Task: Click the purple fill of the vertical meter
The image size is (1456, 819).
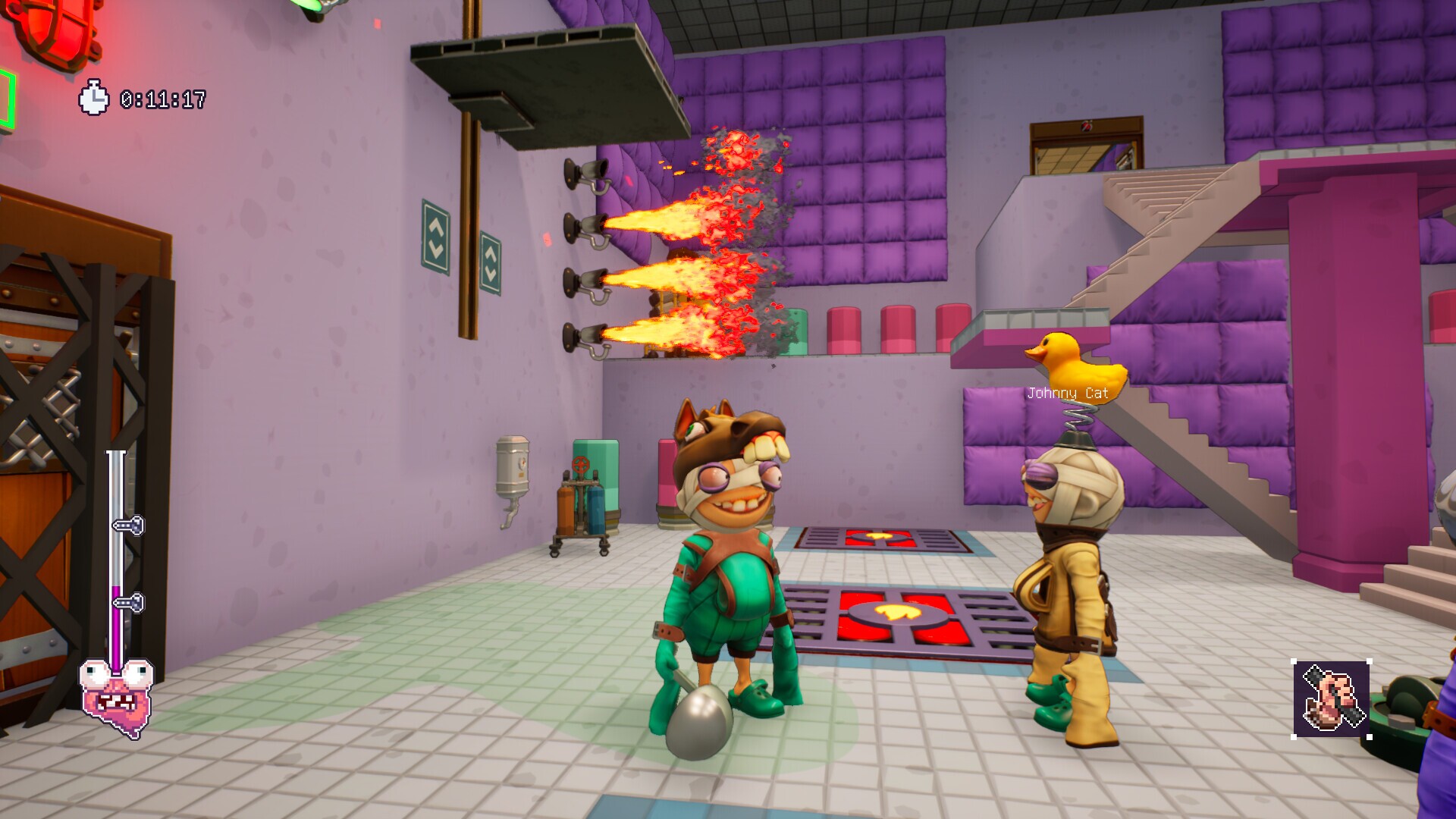Action: point(117,623)
